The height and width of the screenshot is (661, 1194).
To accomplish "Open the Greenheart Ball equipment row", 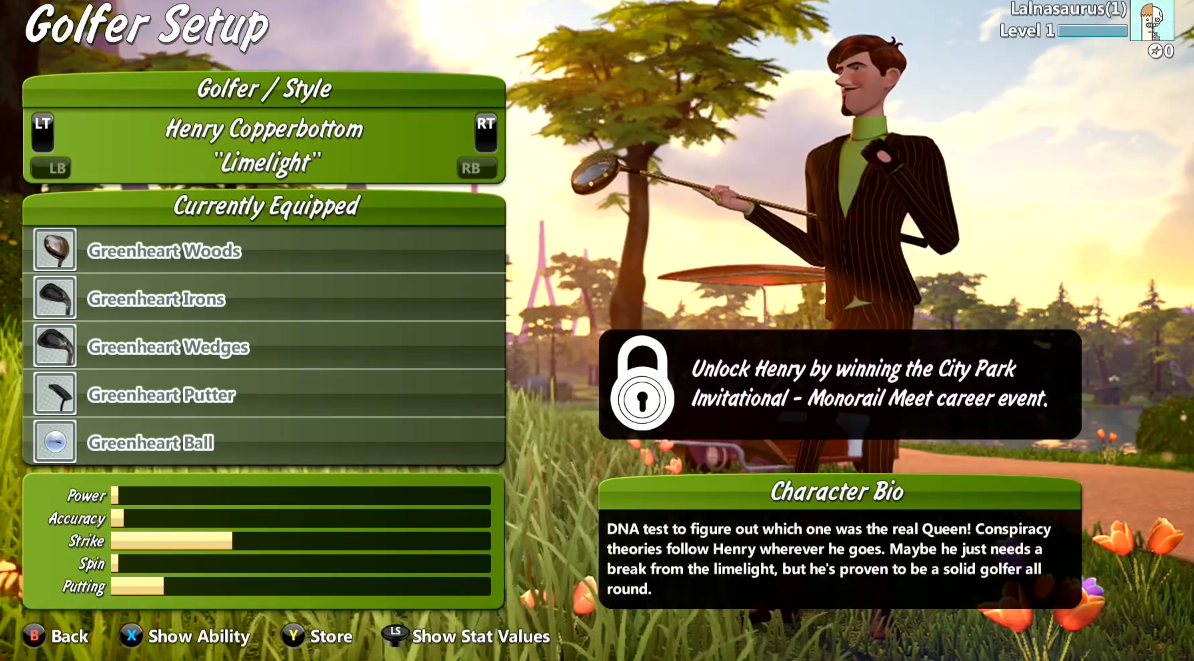I will [264, 442].
